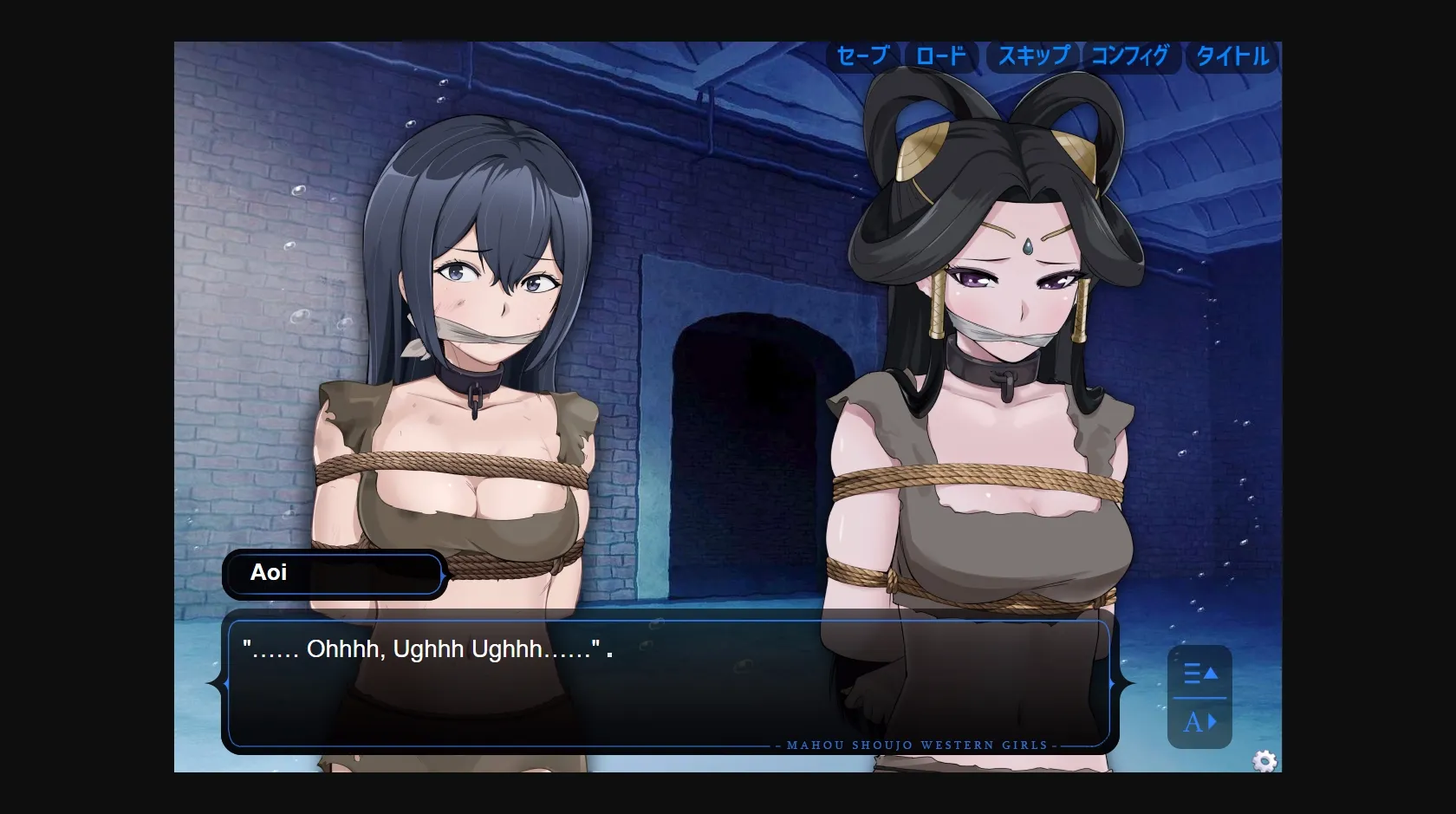Viewport: 1456px width, 814px height.
Task: Toggle auto-play mode with the A▶ icon
Action: pyautogui.click(x=1199, y=720)
